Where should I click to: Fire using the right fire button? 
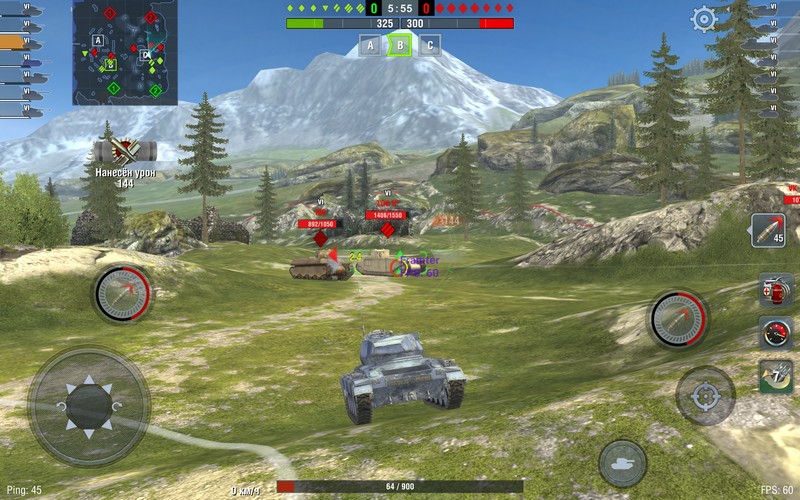click(679, 319)
